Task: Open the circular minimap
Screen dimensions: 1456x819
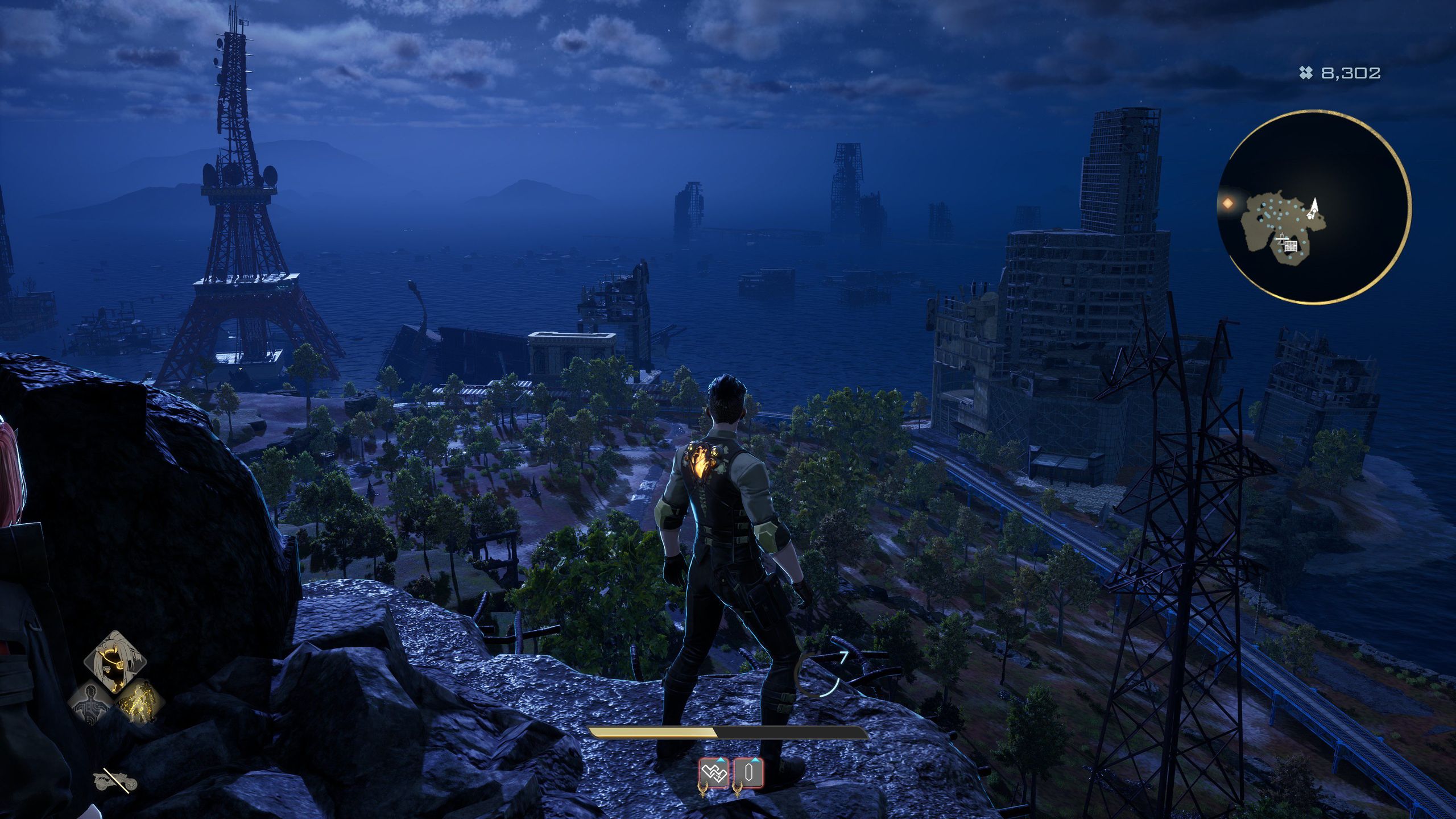Action: pyautogui.click(x=1314, y=208)
